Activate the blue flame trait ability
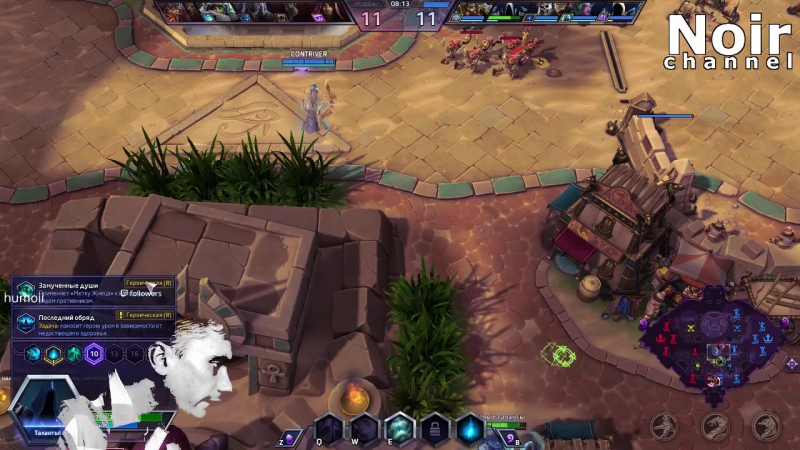Image resolution: width=800 pixels, height=450 pixels. click(469, 429)
